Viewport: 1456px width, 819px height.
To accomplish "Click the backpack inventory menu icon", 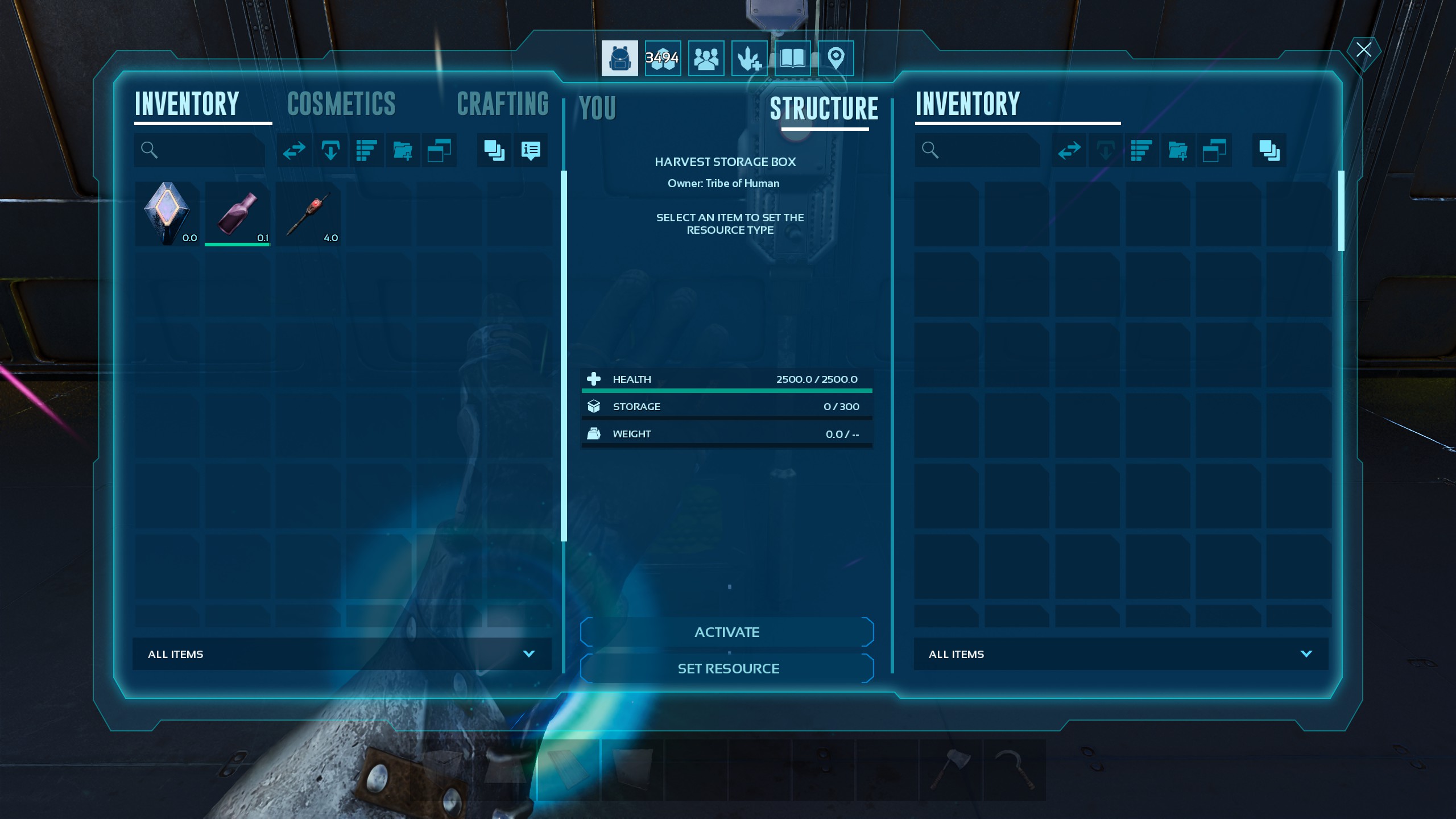I will pyautogui.click(x=619, y=58).
